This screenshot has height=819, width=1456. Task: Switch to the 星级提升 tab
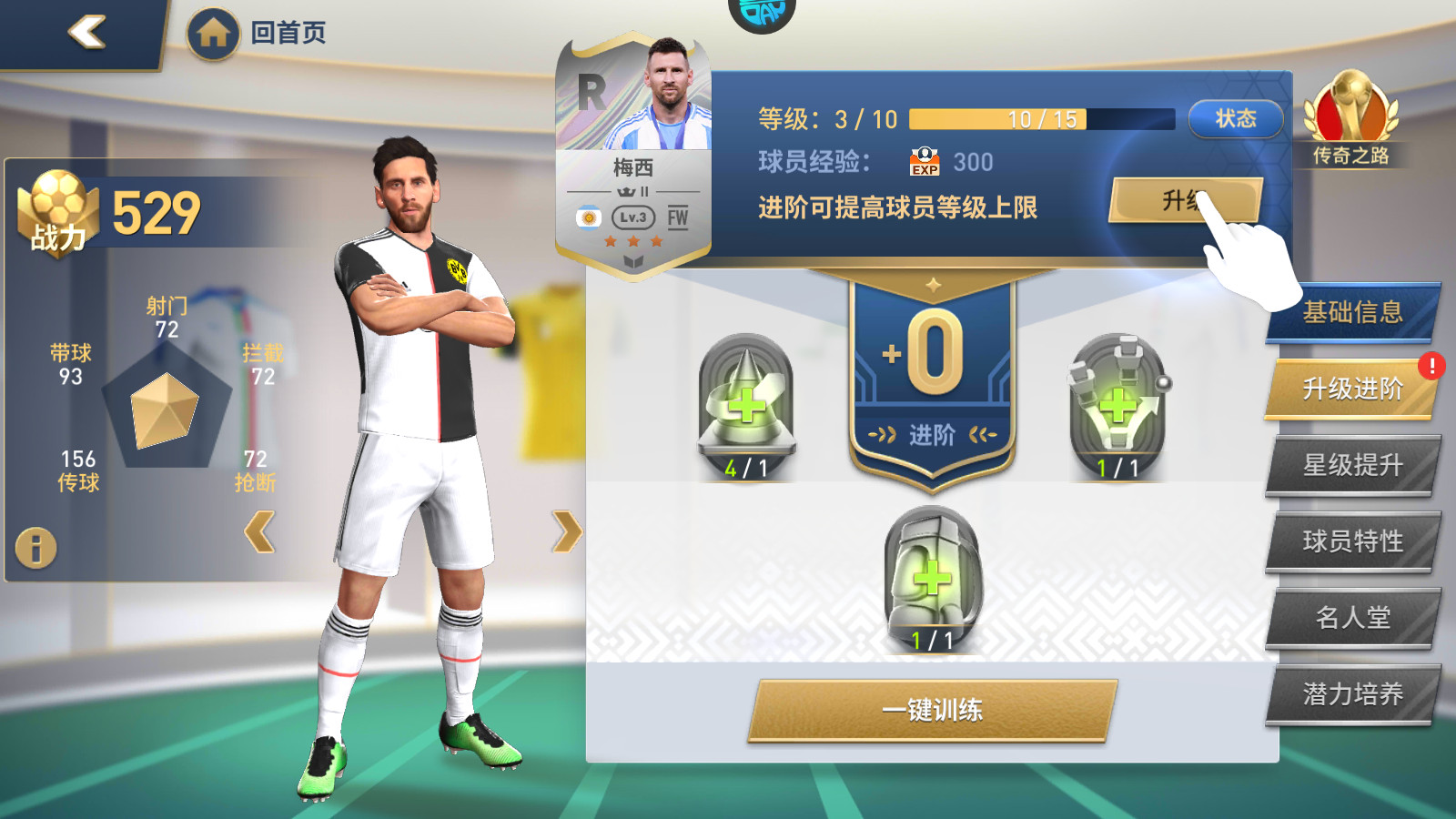(x=1353, y=463)
